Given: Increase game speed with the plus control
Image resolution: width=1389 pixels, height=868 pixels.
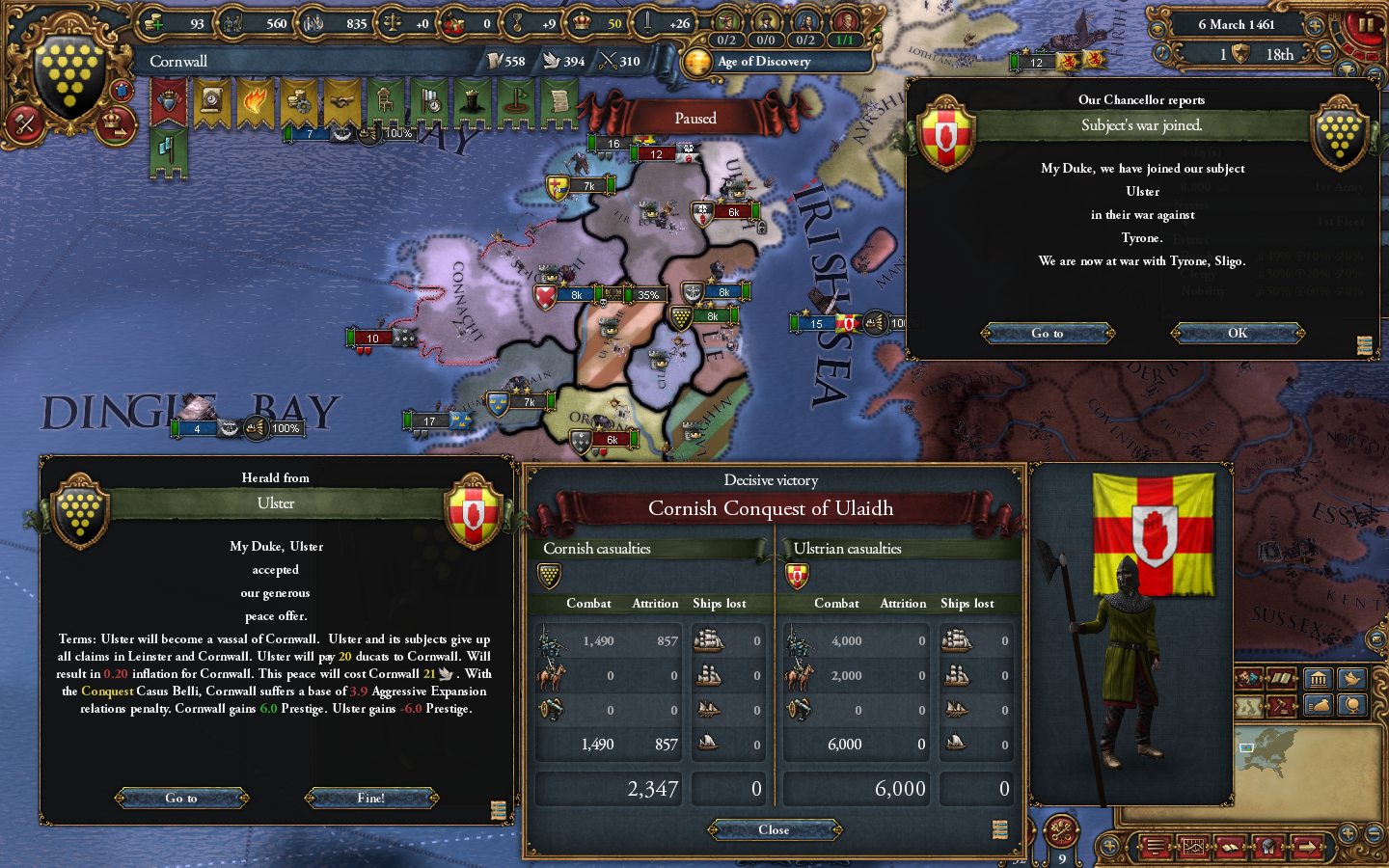Looking at the screenshot, I should pyautogui.click(x=1314, y=26).
